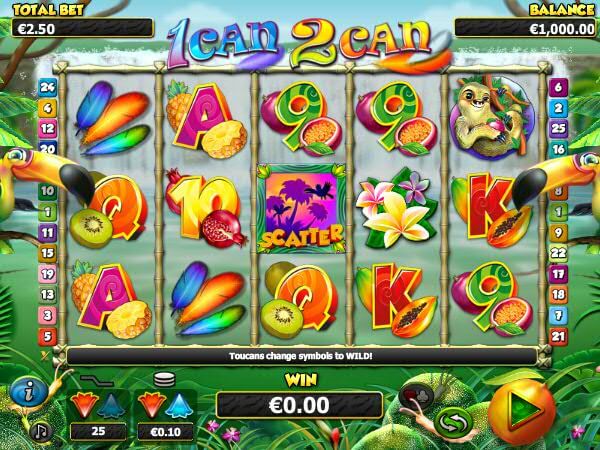Select payline number 24 marker

[46, 87]
